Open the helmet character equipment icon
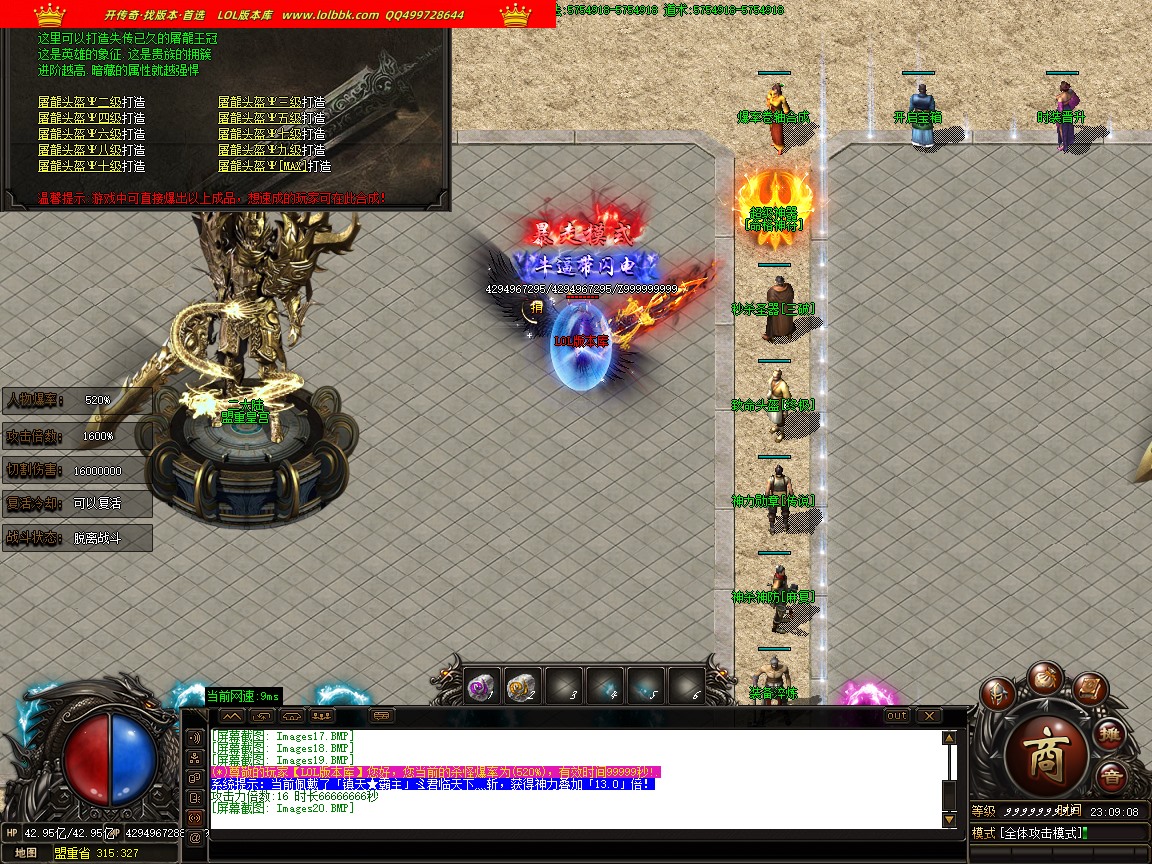Image resolution: width=1152 pixels, height=864 pixels. point(997,693)
